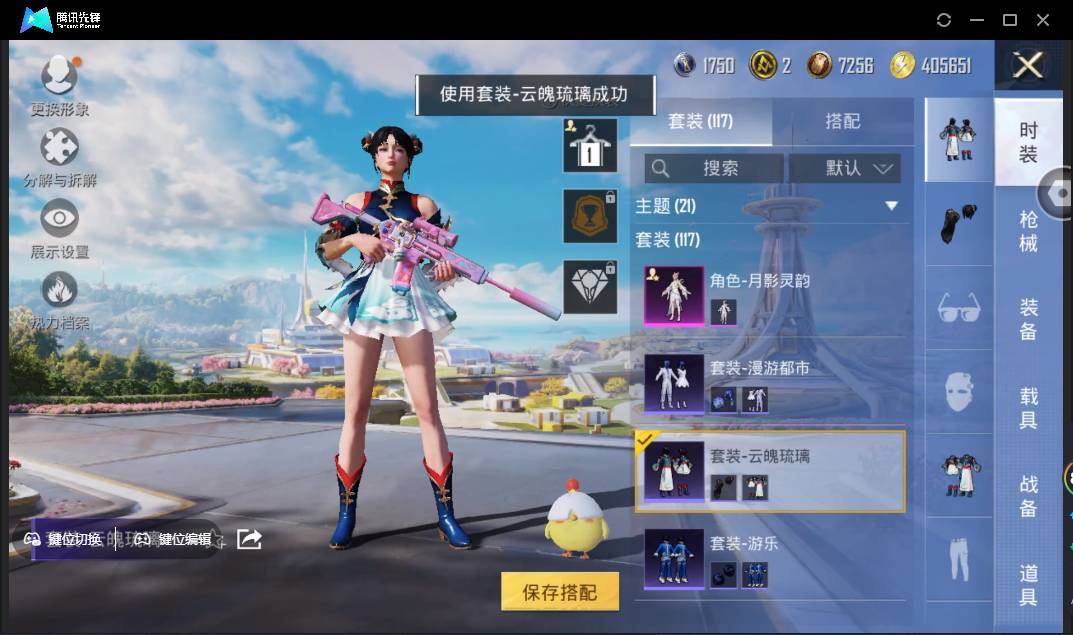Switch to the 装备 category

[x=1028, y=318]
